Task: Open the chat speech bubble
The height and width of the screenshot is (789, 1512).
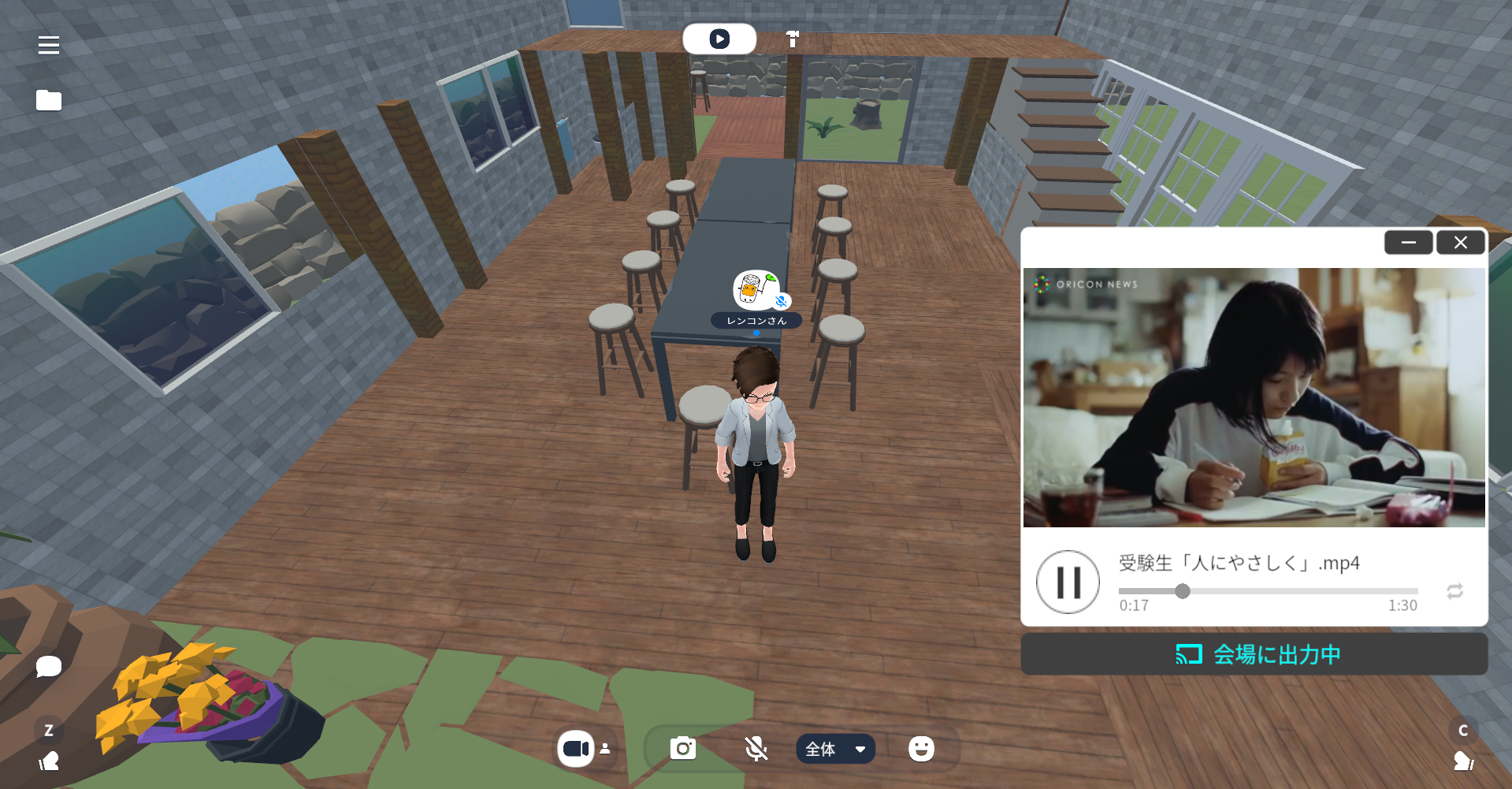Action: (49, 667)
